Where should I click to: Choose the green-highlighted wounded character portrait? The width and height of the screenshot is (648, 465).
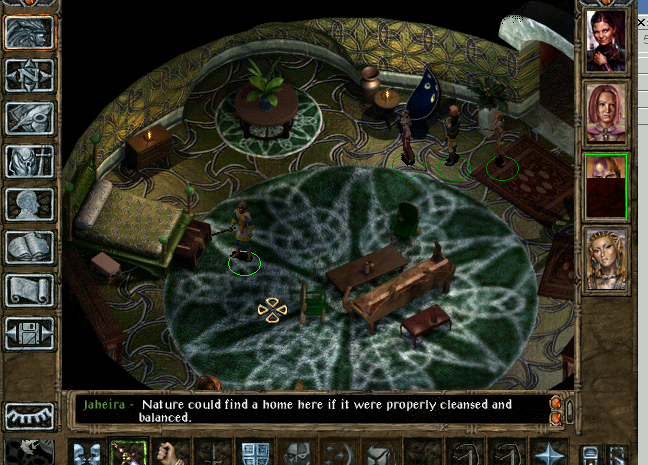[606, 186]
